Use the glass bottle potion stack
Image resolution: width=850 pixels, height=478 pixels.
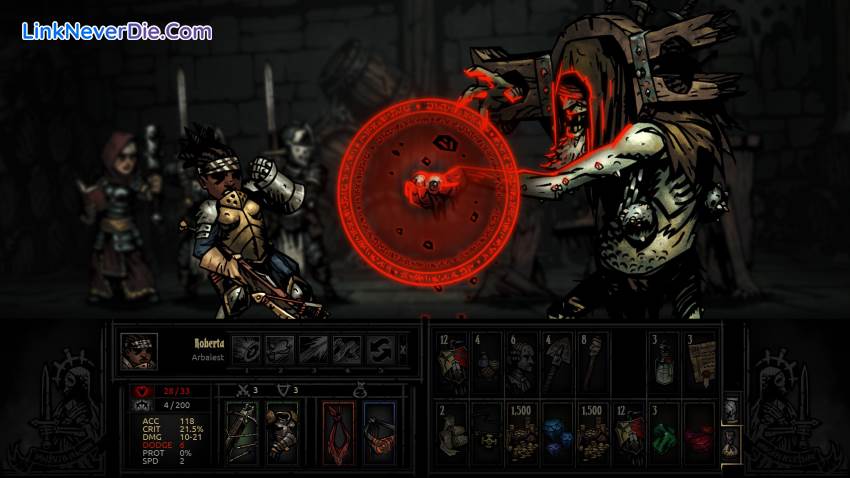(x=664, y=362)
